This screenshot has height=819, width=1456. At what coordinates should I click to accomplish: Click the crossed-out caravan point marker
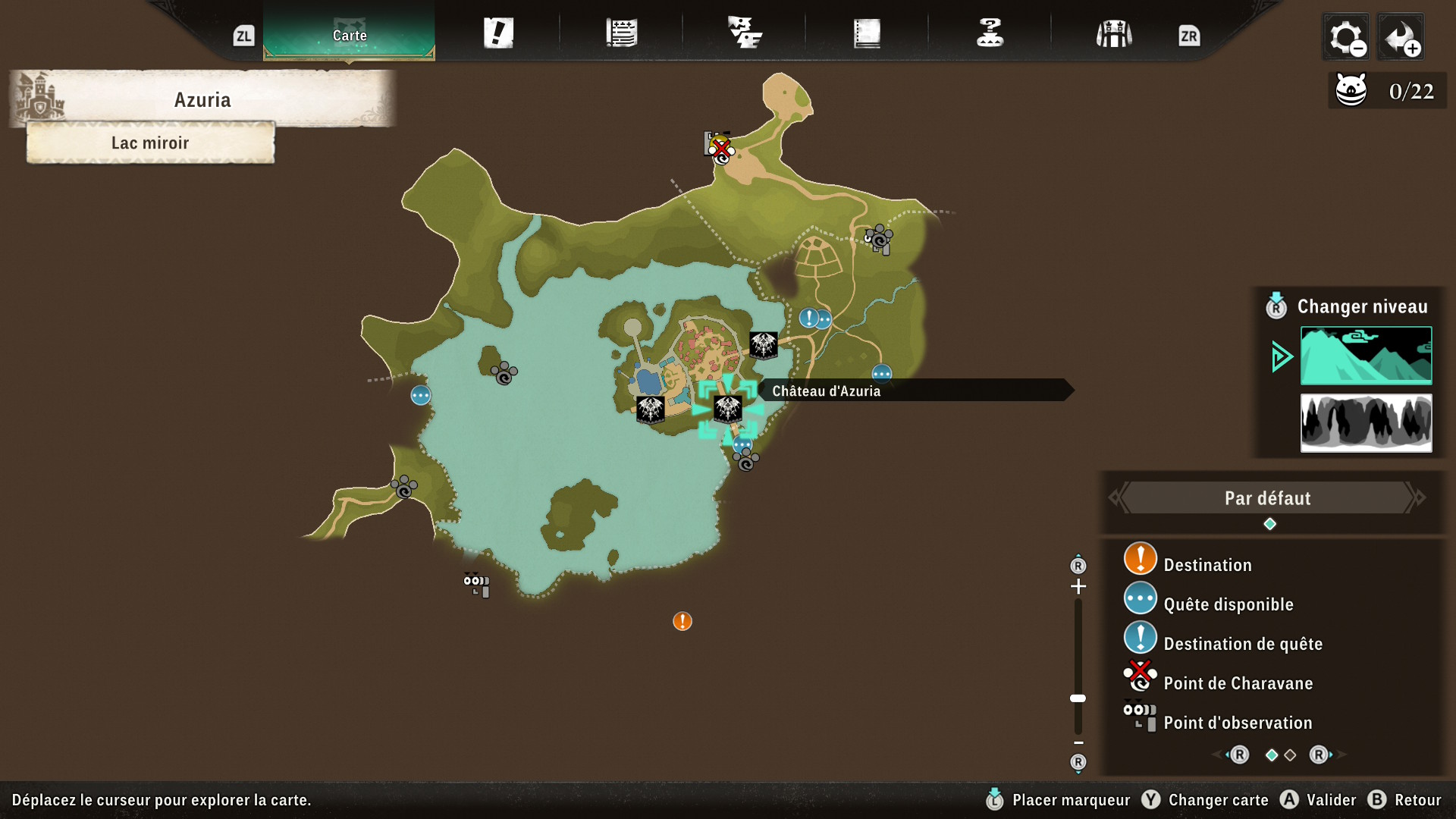point(720,147)
